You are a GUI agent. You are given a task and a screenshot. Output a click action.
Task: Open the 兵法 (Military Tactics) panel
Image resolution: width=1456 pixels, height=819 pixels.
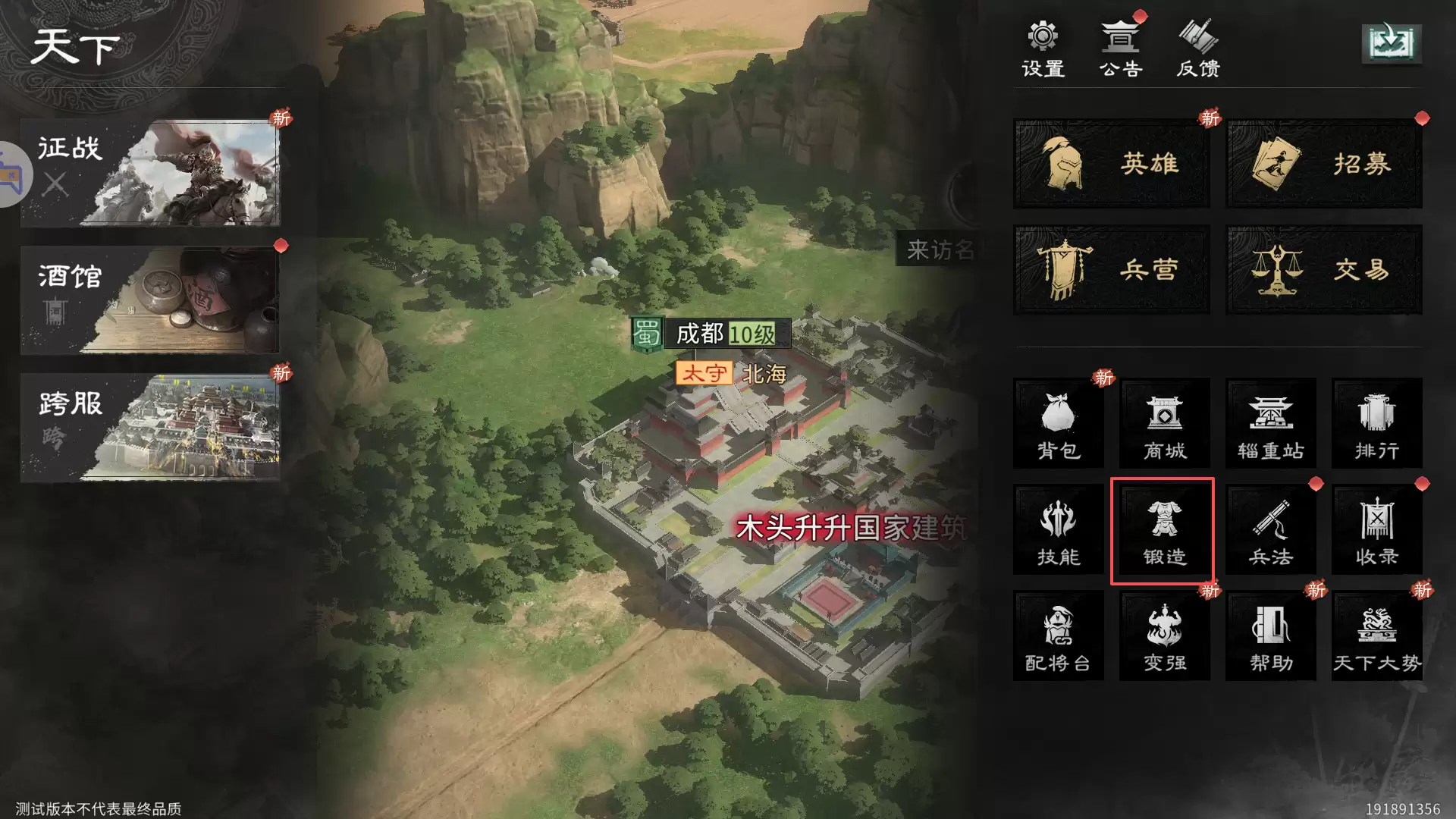point(1271,529)
